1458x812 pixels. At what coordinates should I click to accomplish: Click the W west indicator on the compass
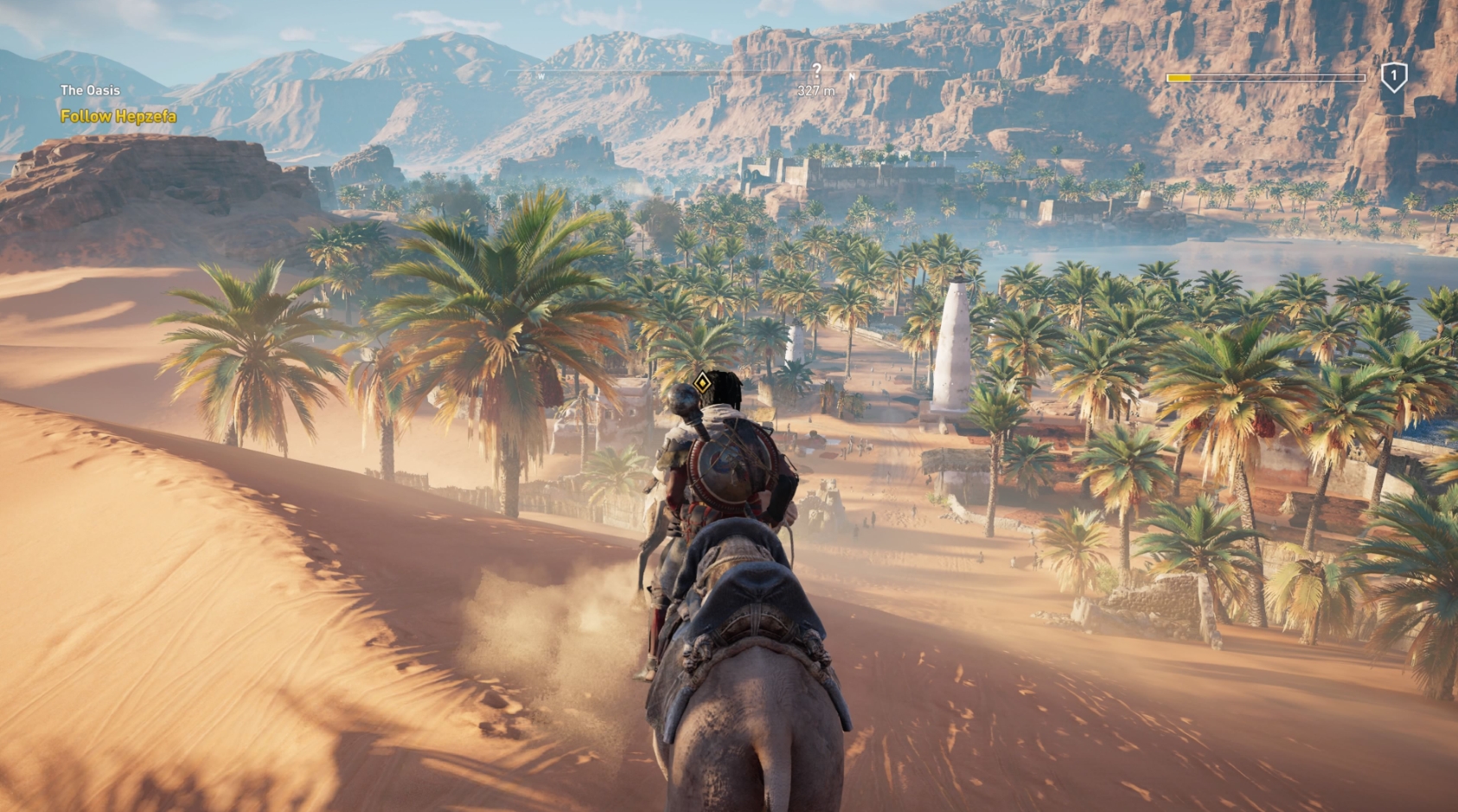(540, 76)
